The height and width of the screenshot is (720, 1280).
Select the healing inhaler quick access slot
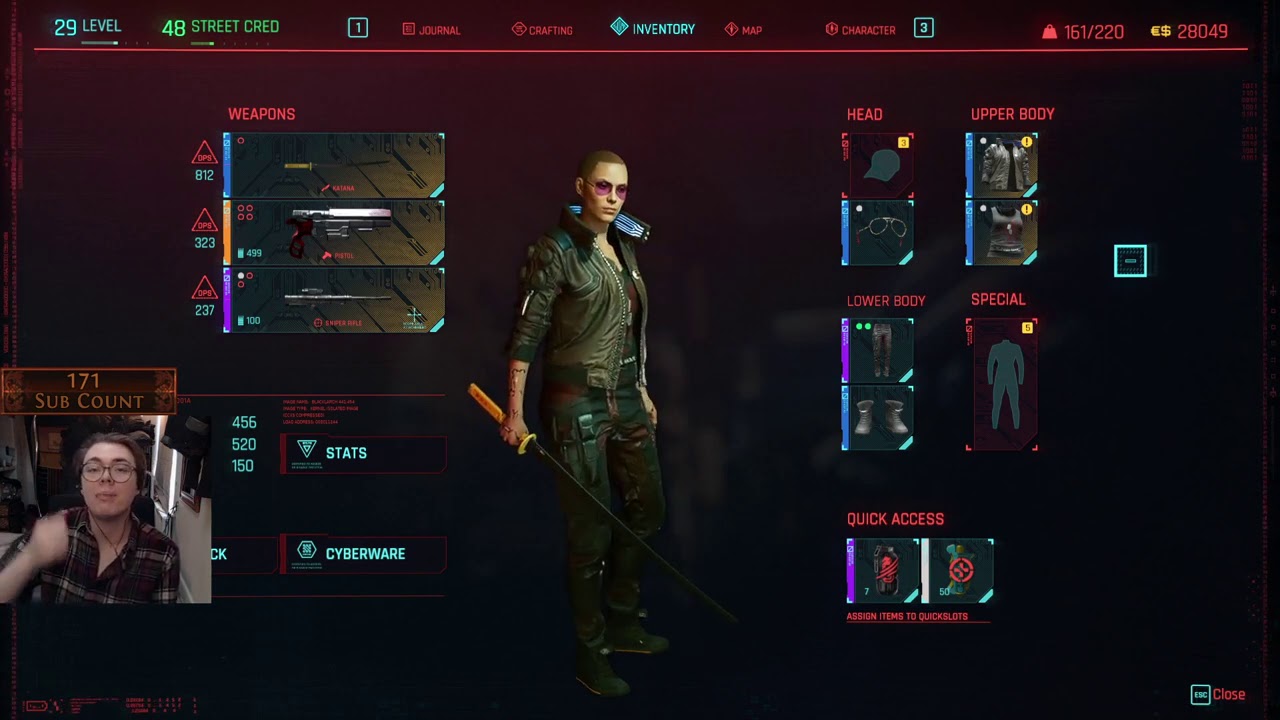click(958, 571)
